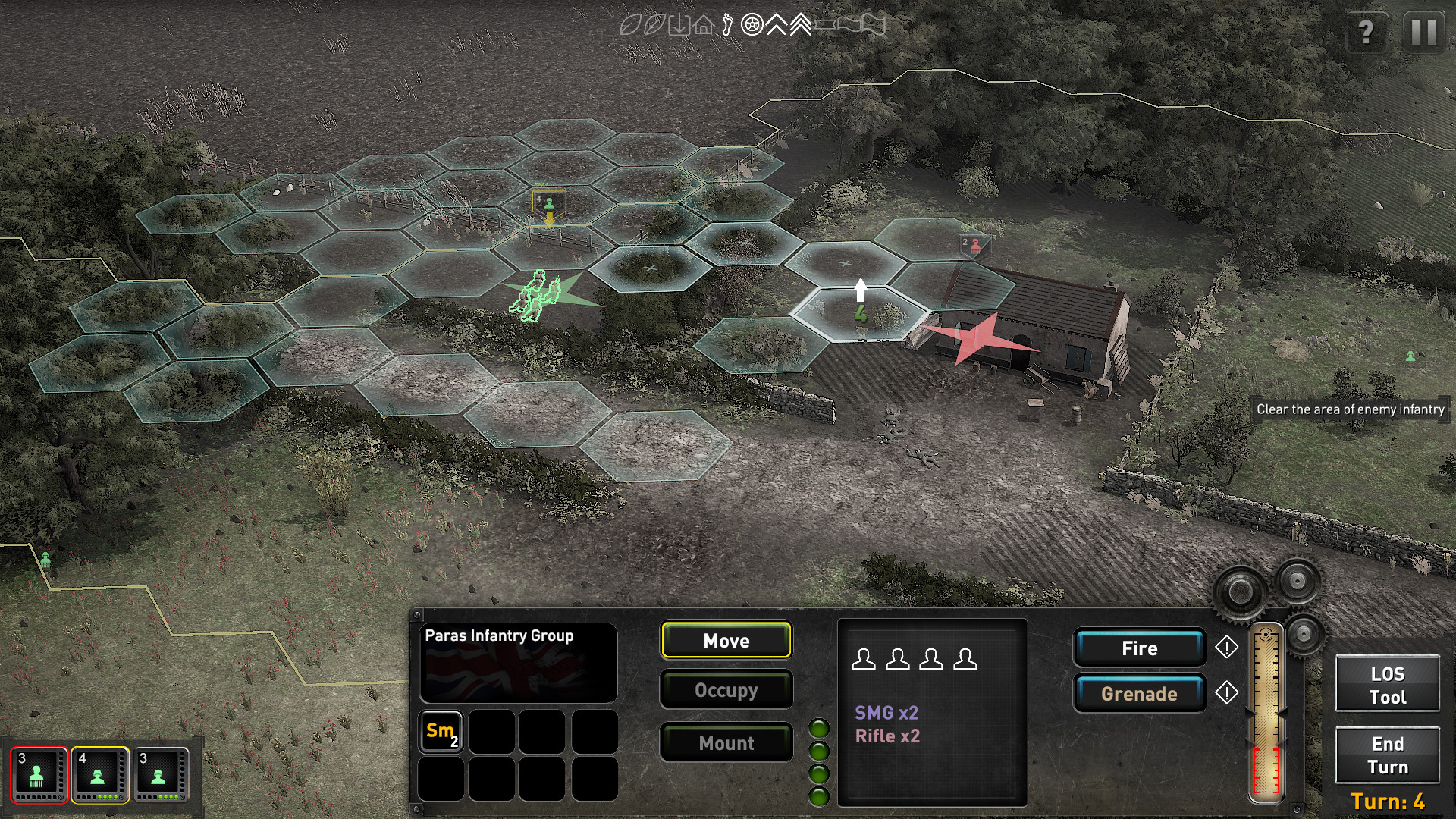Click the flag icon at the top toolbar
Image resolution: width=1456 pixels, height=819 pixels.
click(x=869, y=25)
